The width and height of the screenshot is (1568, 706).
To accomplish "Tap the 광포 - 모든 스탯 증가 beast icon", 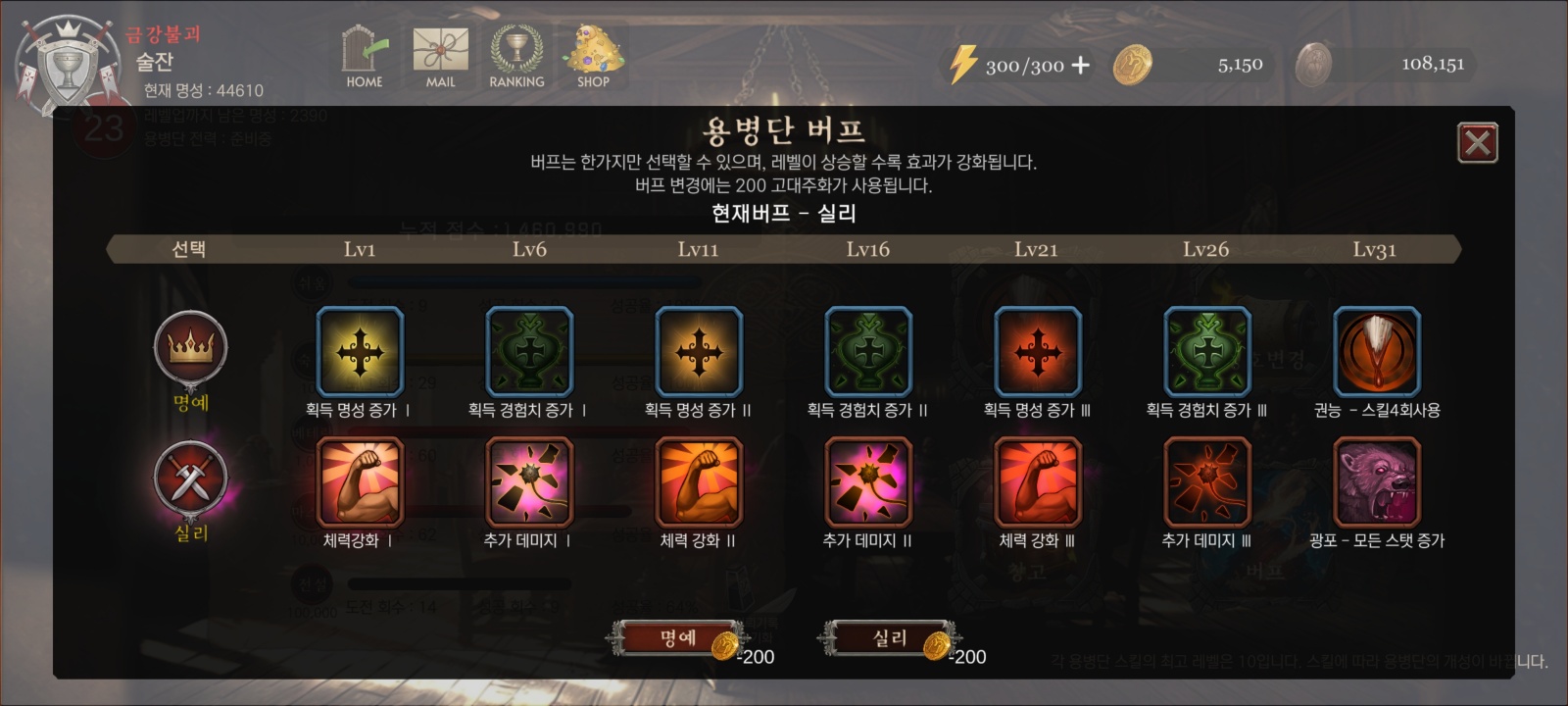I will [x=1377, y=482].
